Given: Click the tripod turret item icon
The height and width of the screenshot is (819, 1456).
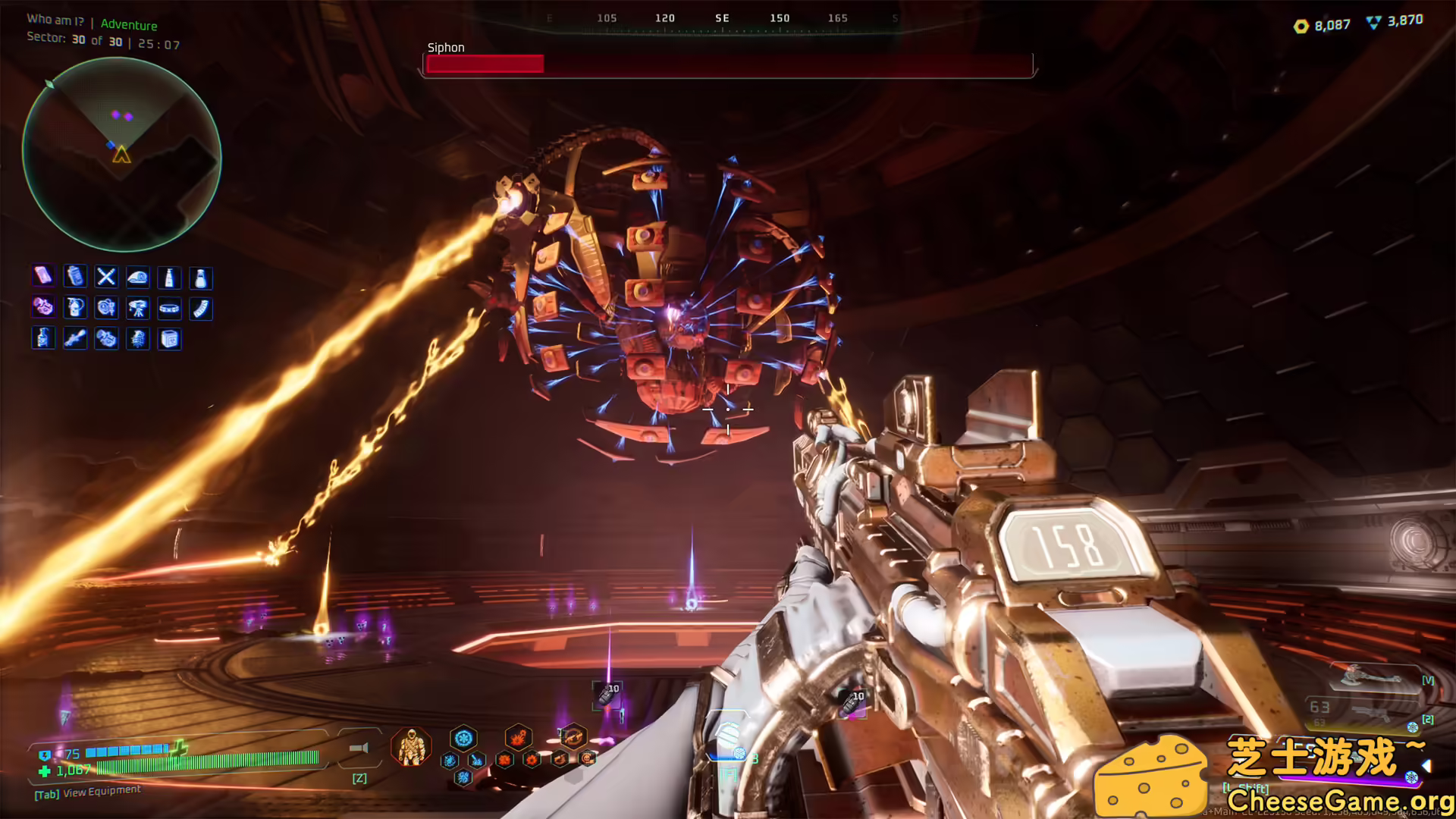Looking at the screenshot, I should [138, 308].
